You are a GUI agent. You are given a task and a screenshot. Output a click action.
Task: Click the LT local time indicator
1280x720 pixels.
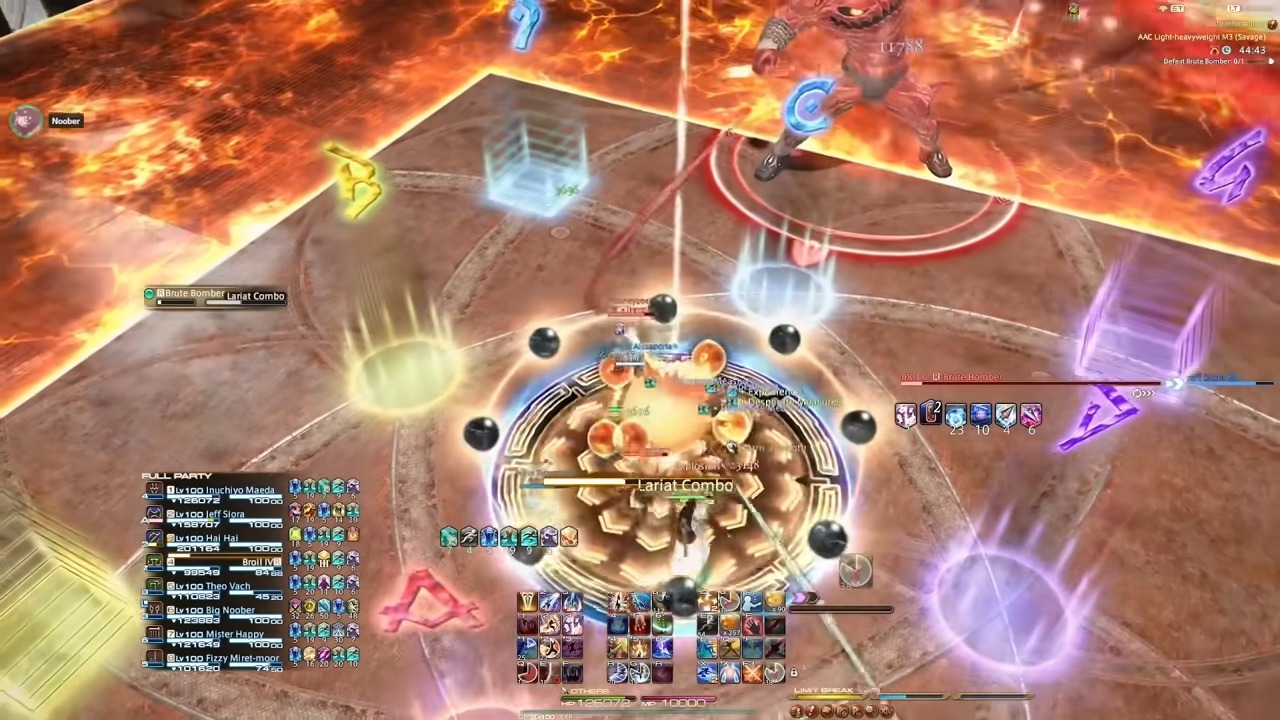(x=1234, y=8)
